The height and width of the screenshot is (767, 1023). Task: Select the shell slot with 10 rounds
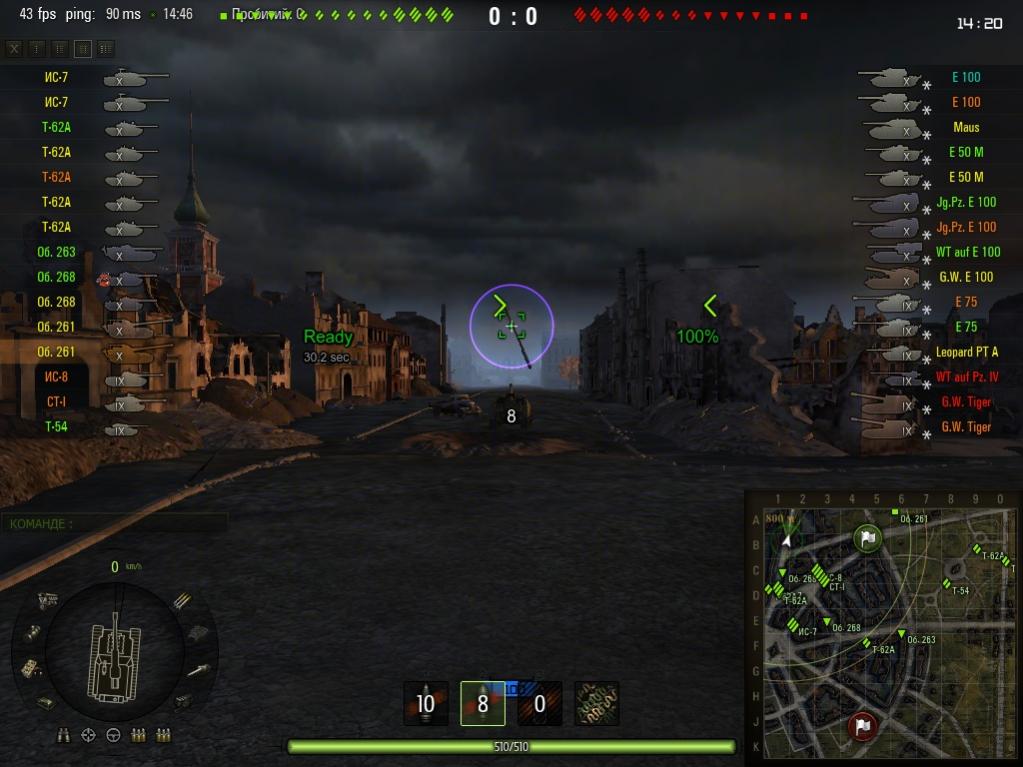(x=426, y=704)
